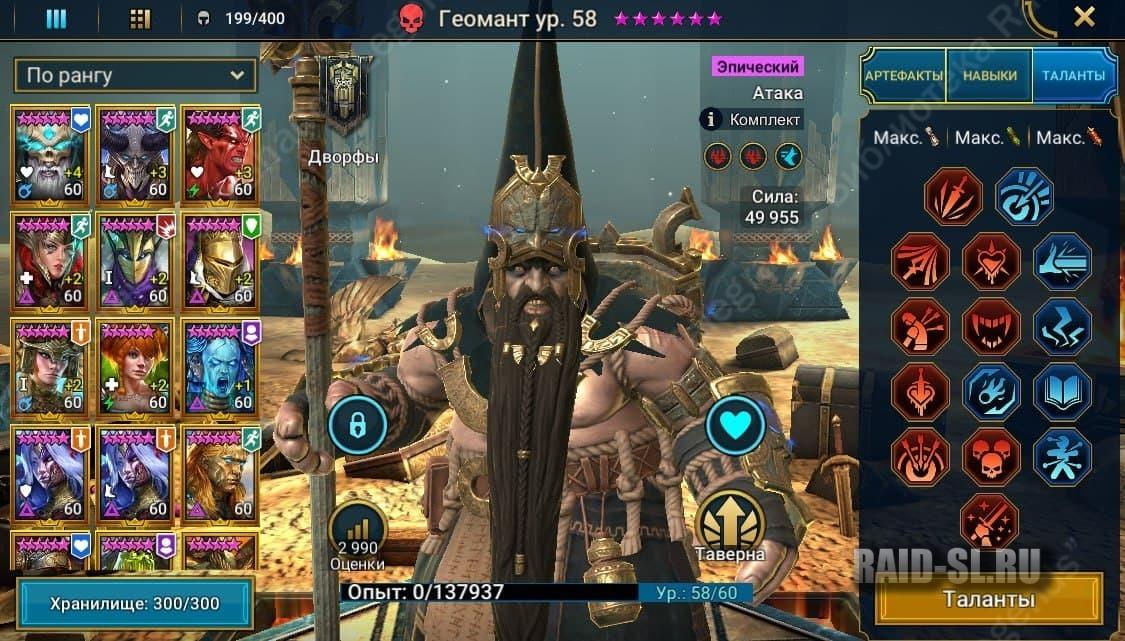The width and height of the screenshot is (1125, 641).
Task: Select the red demon champion portrait
Action: tap(220, 152)
